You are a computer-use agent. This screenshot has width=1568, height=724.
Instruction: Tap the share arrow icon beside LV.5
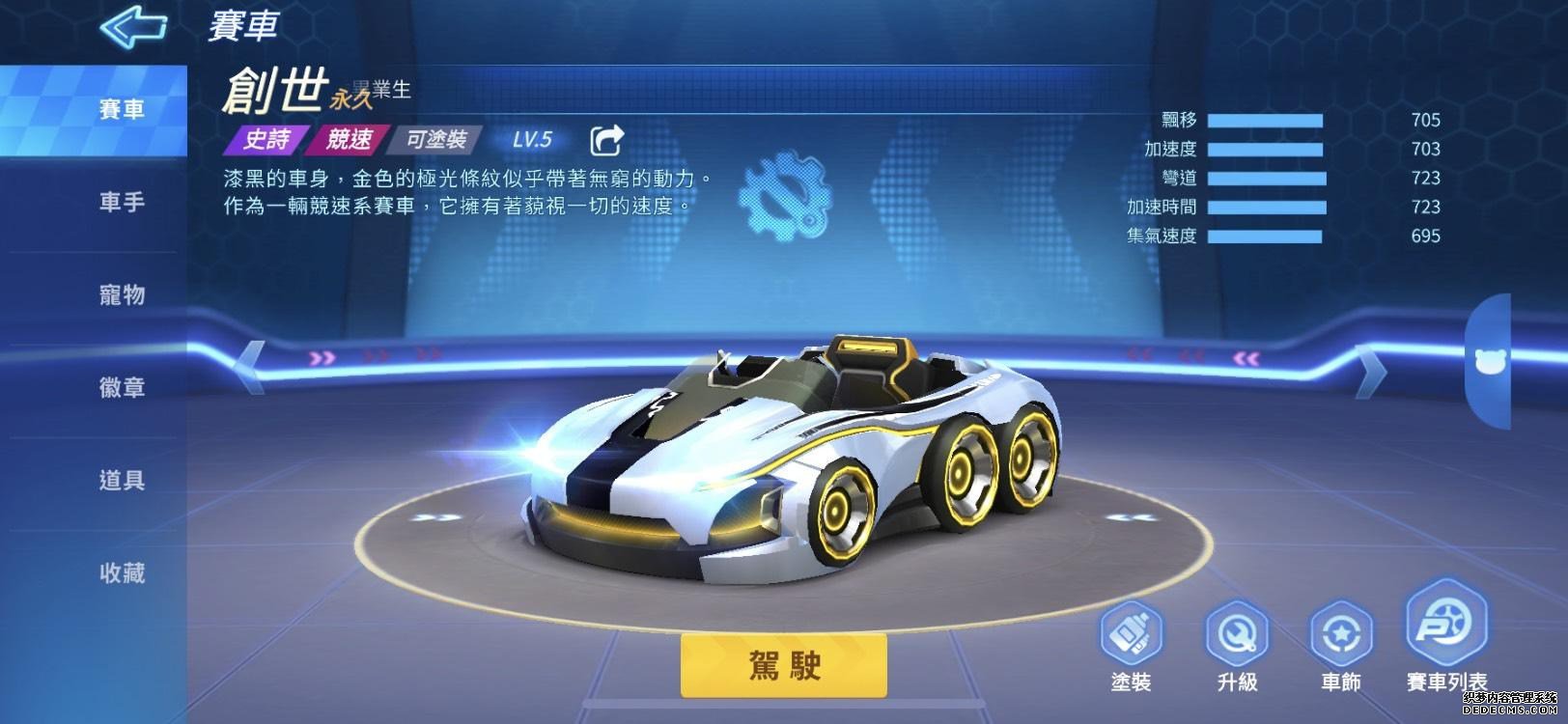(x=607, y=138)
